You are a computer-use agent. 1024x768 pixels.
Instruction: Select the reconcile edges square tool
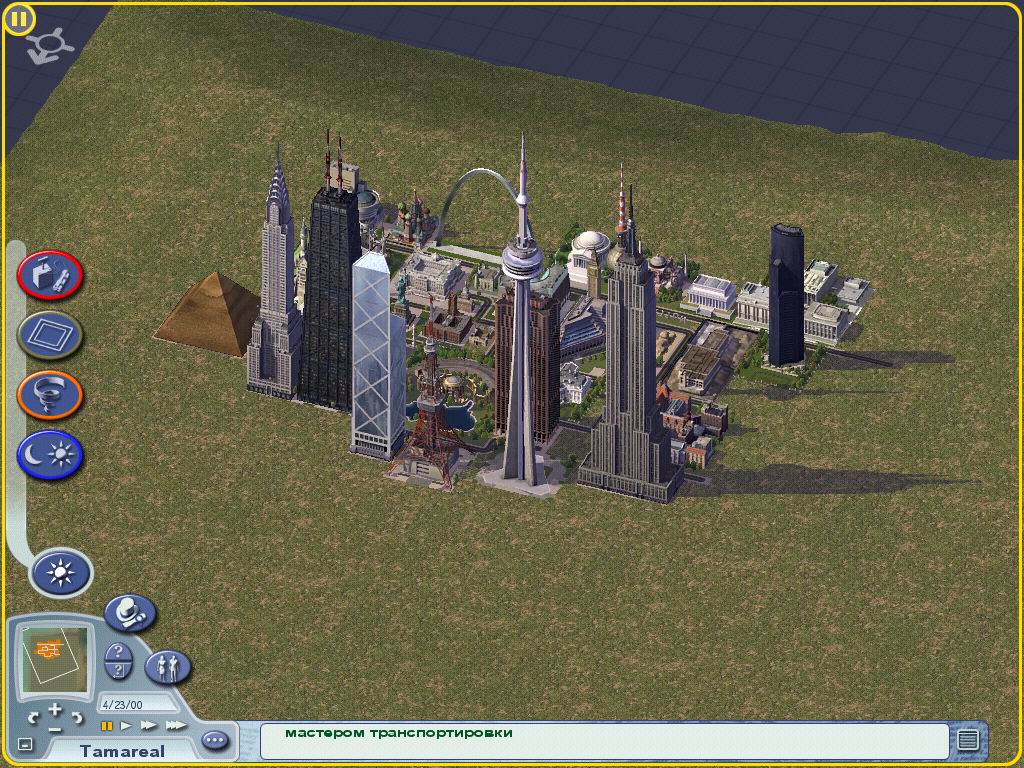[x=50, y=336]
